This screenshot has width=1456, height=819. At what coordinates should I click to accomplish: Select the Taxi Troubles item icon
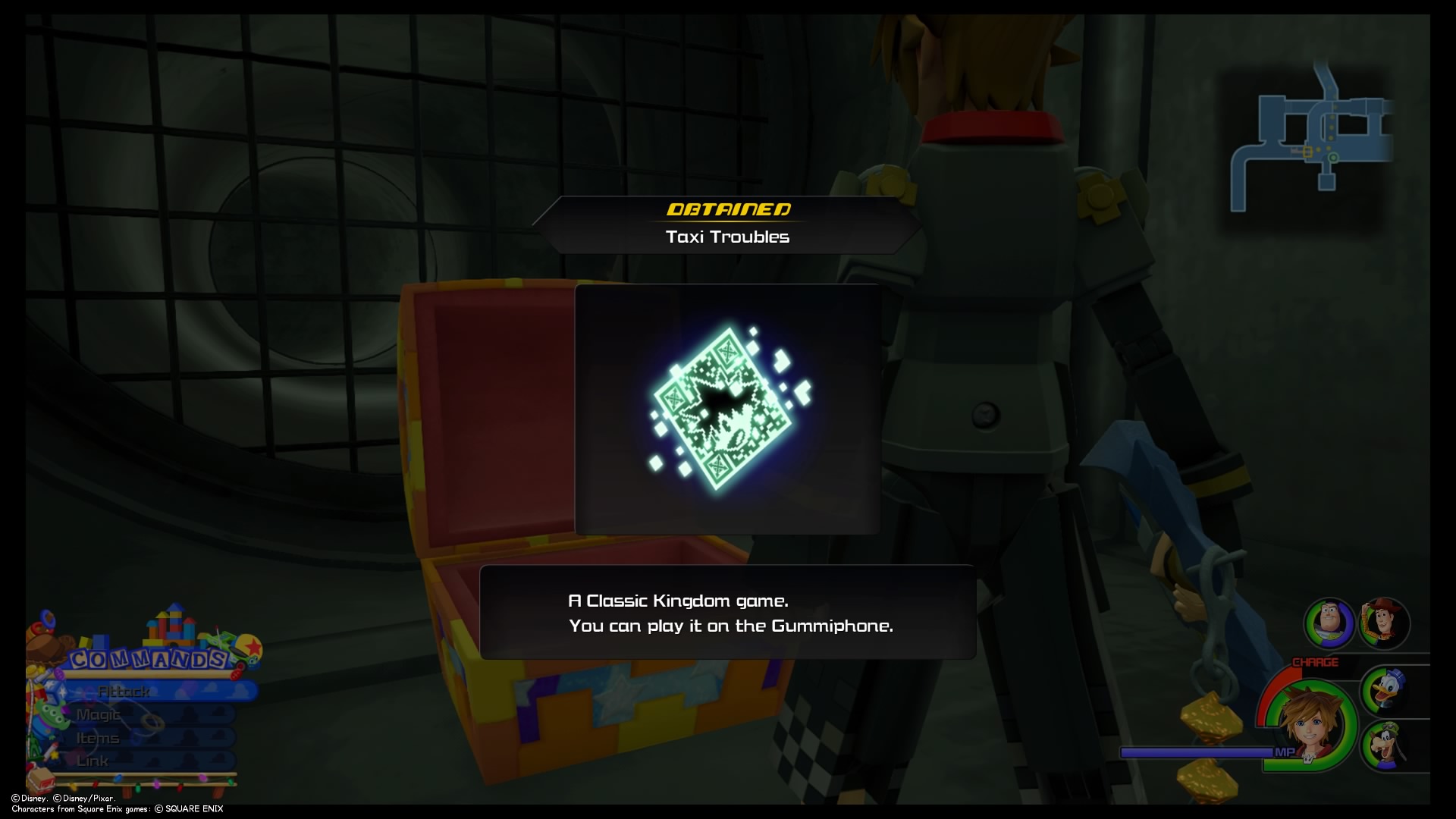726,409
